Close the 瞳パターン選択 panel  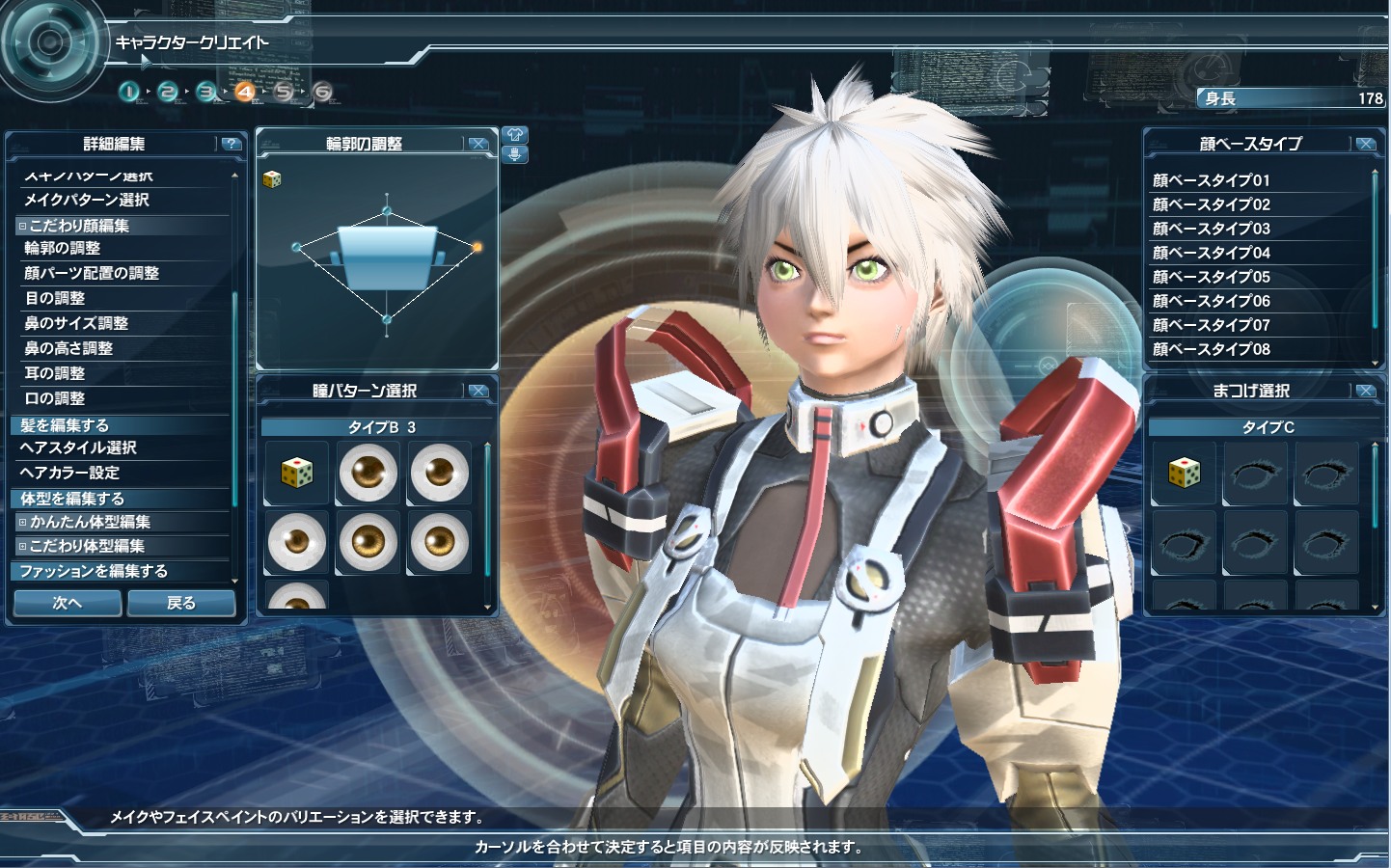[x=477, y=391]
